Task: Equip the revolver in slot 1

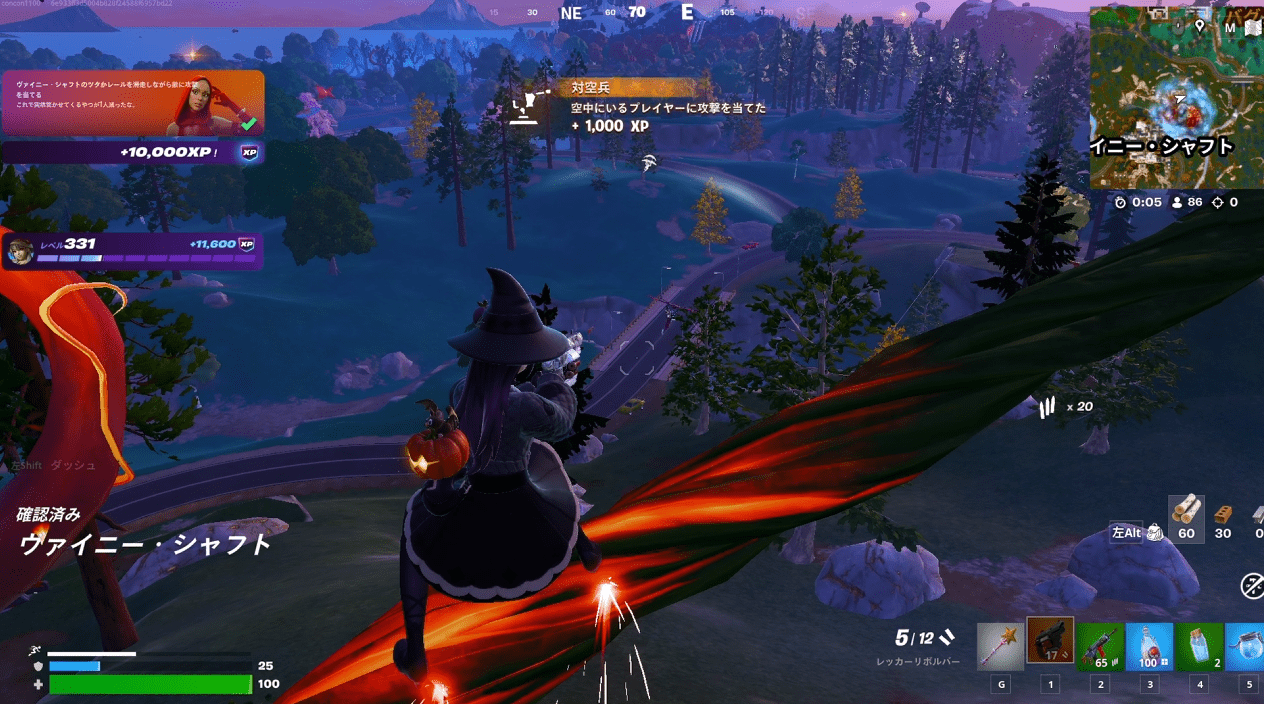Action: pyautogui.click(x=1050, y=642)
